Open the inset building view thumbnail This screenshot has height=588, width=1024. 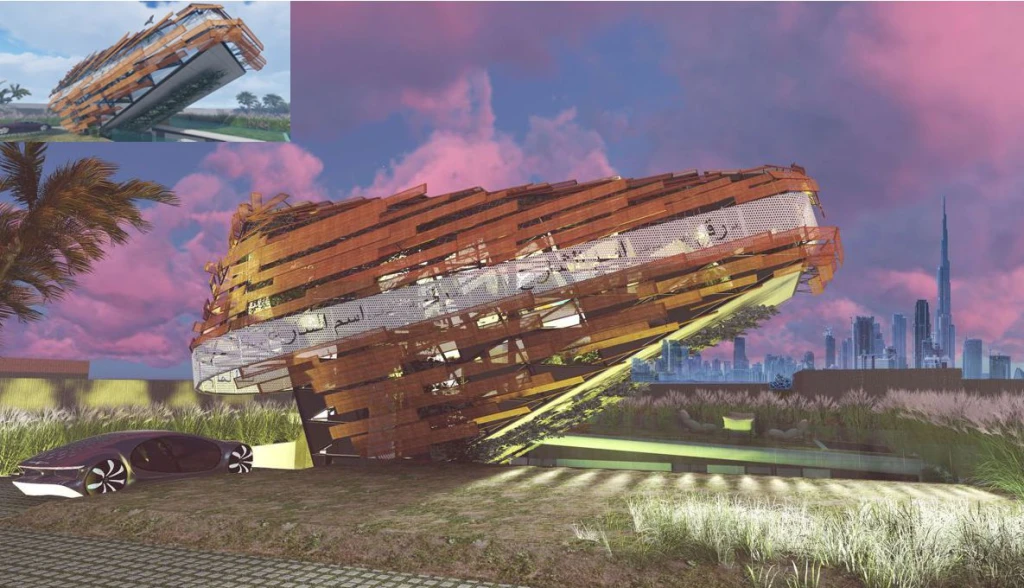(145, 70)
